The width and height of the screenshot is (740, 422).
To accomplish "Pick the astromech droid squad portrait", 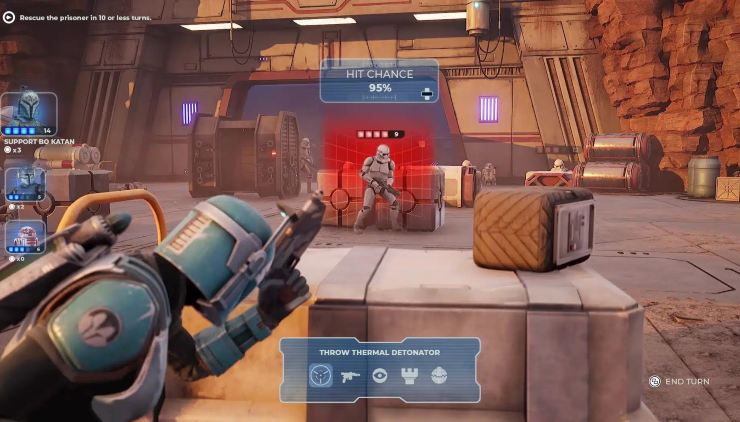I will [25, 236].
